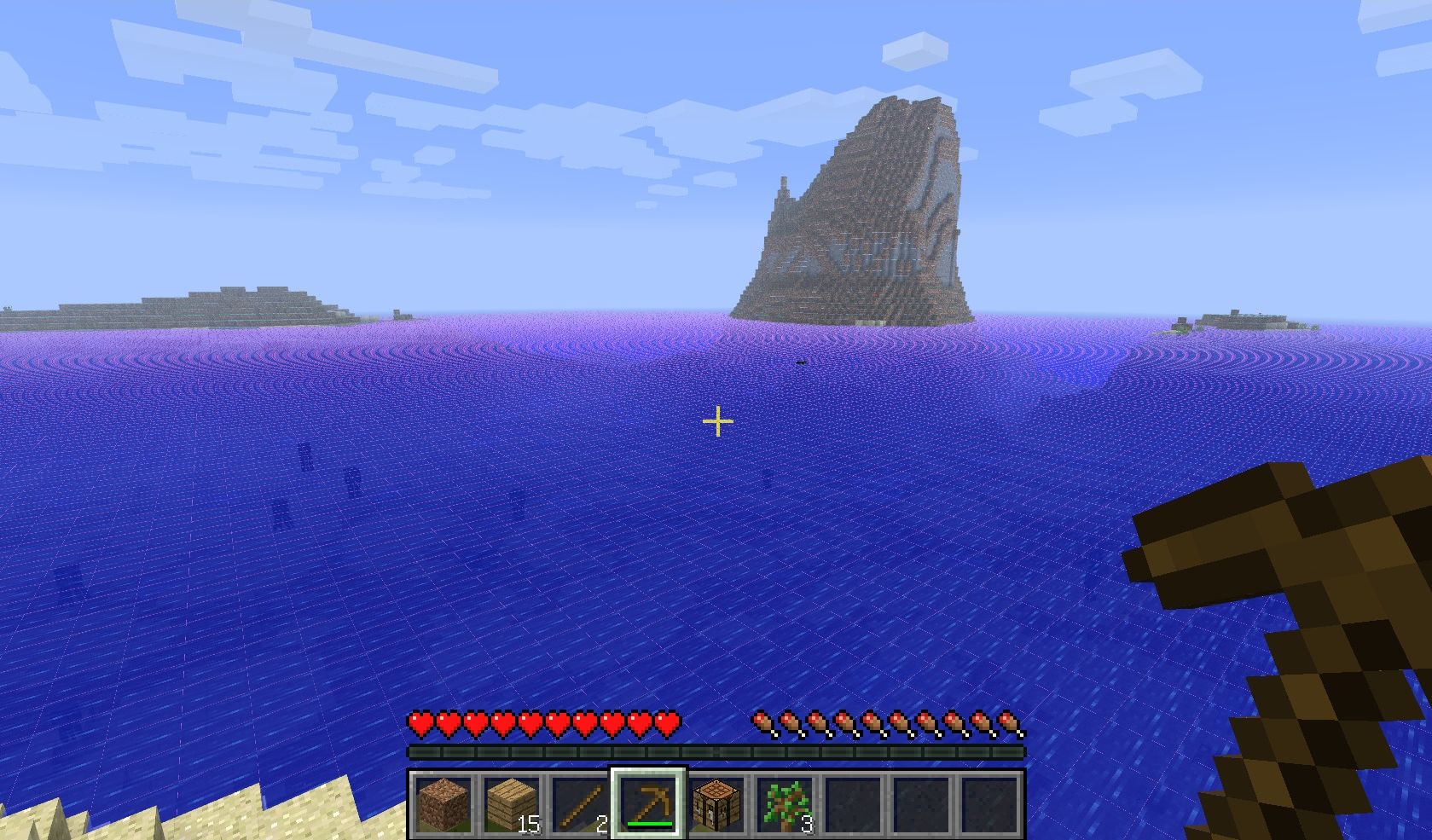Click the wooden pickaxe hotbar slot
This screenshot has height=840, width=1432.
648,804
